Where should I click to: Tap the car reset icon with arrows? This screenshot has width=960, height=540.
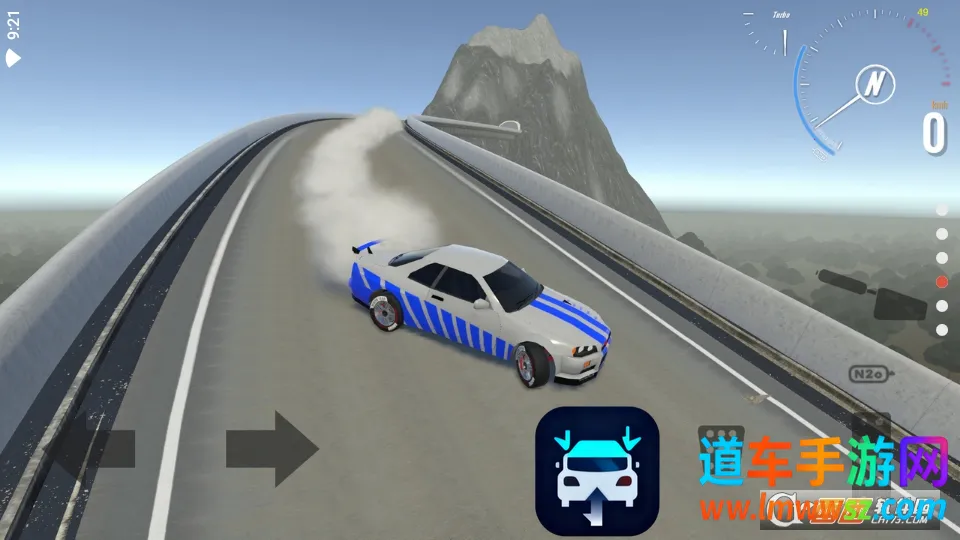pyautogui.click(x=597, y=470)
